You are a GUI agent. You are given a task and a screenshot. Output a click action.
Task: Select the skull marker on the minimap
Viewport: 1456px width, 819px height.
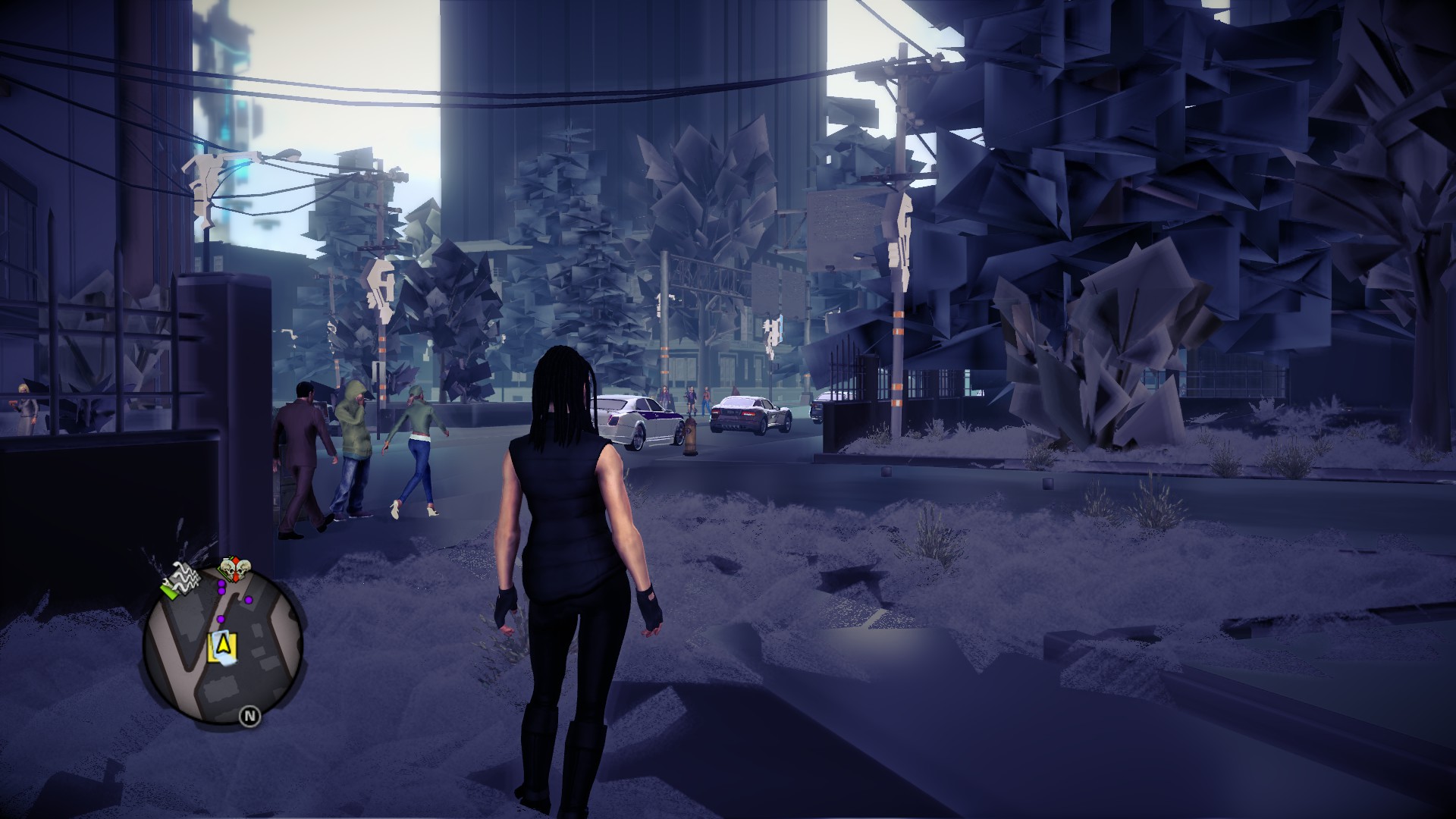coord(236,570)
